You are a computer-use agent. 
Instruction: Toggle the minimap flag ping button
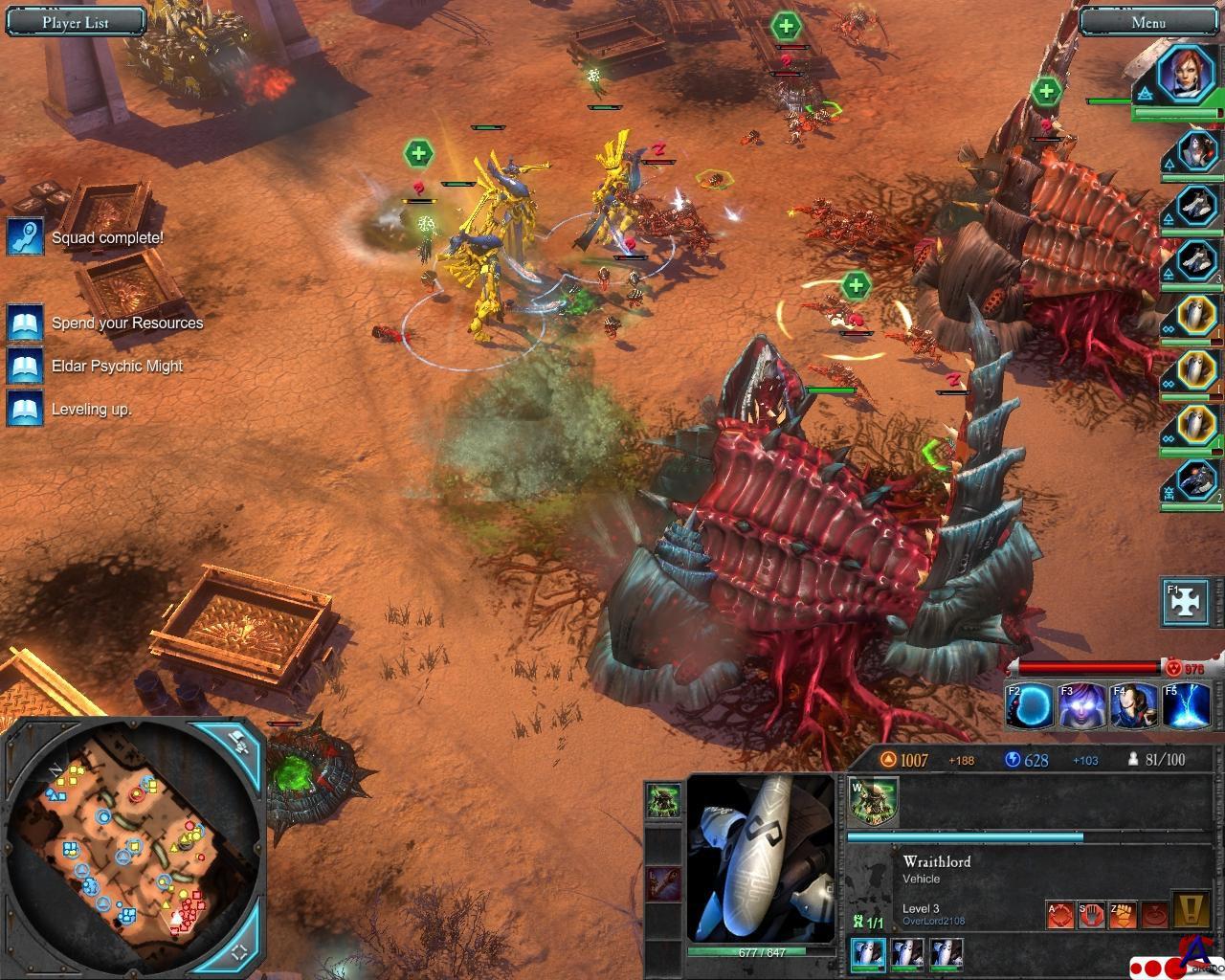point(240,742)
